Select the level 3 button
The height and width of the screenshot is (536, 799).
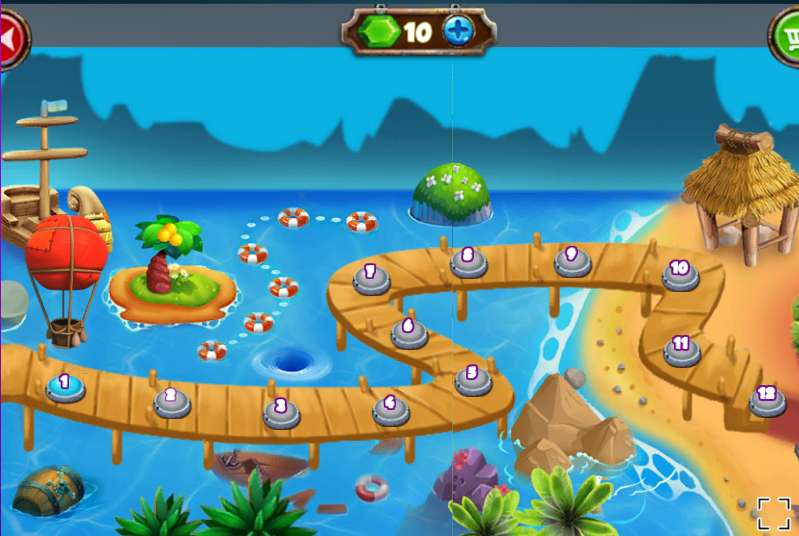point(282,410)
